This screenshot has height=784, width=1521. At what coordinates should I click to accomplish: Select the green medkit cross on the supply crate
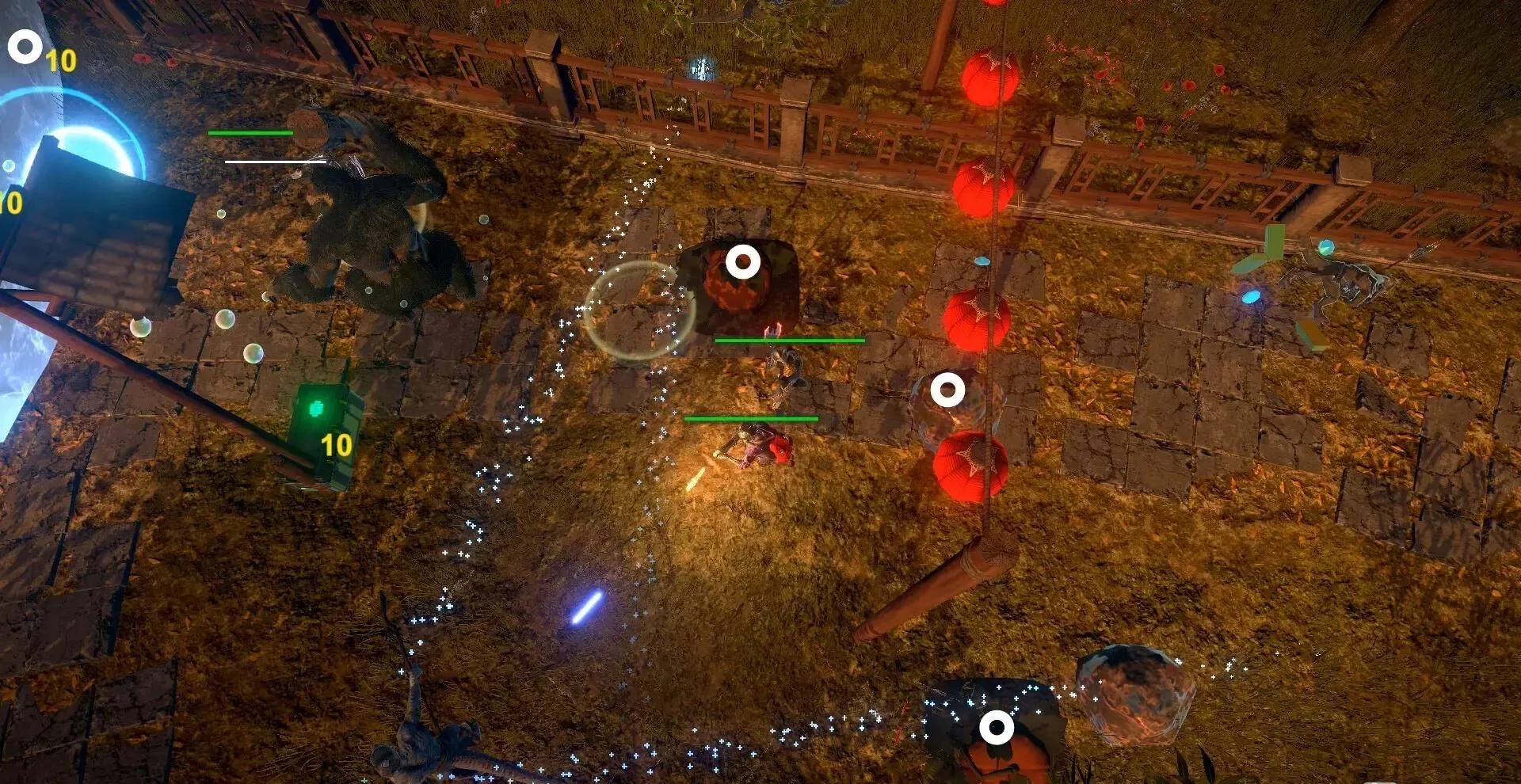[x=317, y=406]
